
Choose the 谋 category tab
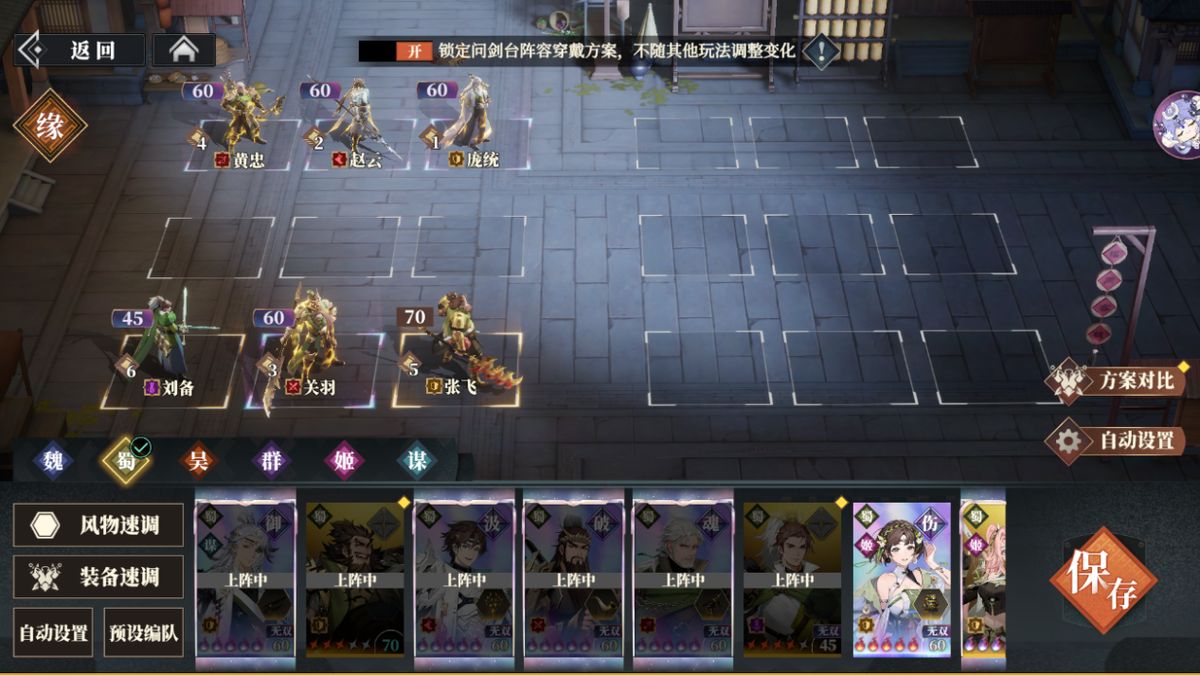[x=416, y=461]
